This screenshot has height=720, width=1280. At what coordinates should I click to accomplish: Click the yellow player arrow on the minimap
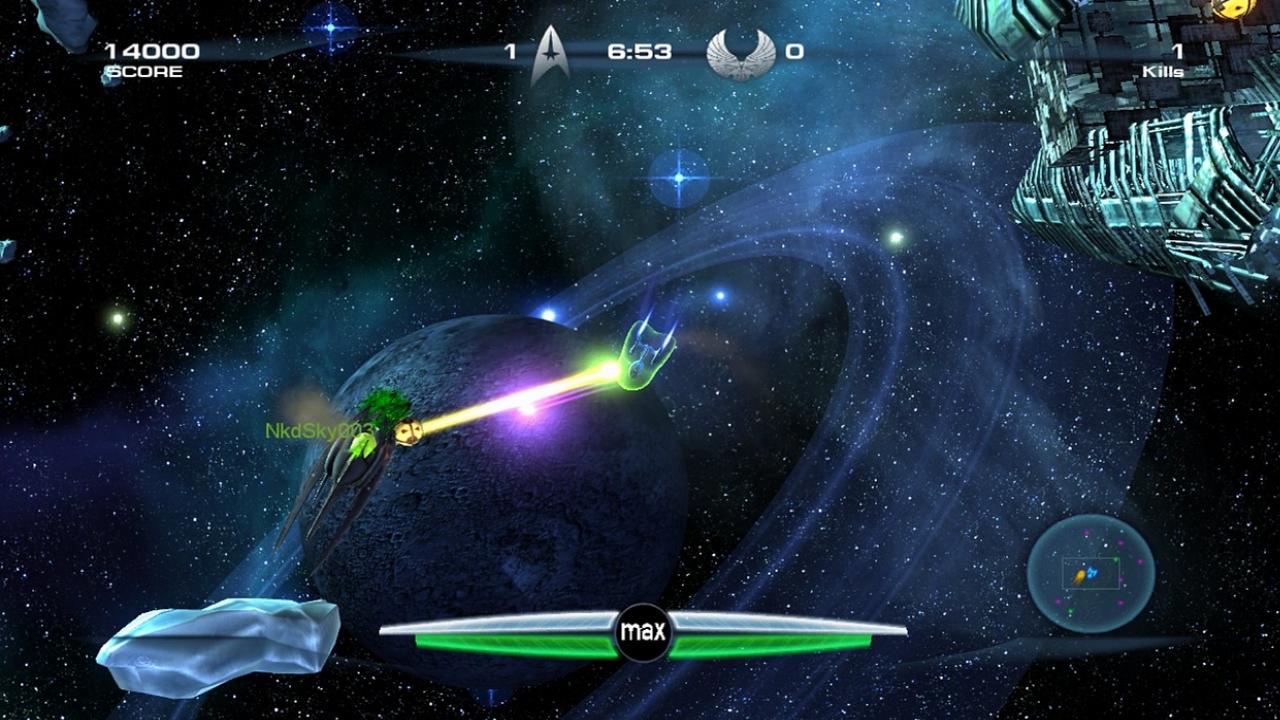[1080, 576]
